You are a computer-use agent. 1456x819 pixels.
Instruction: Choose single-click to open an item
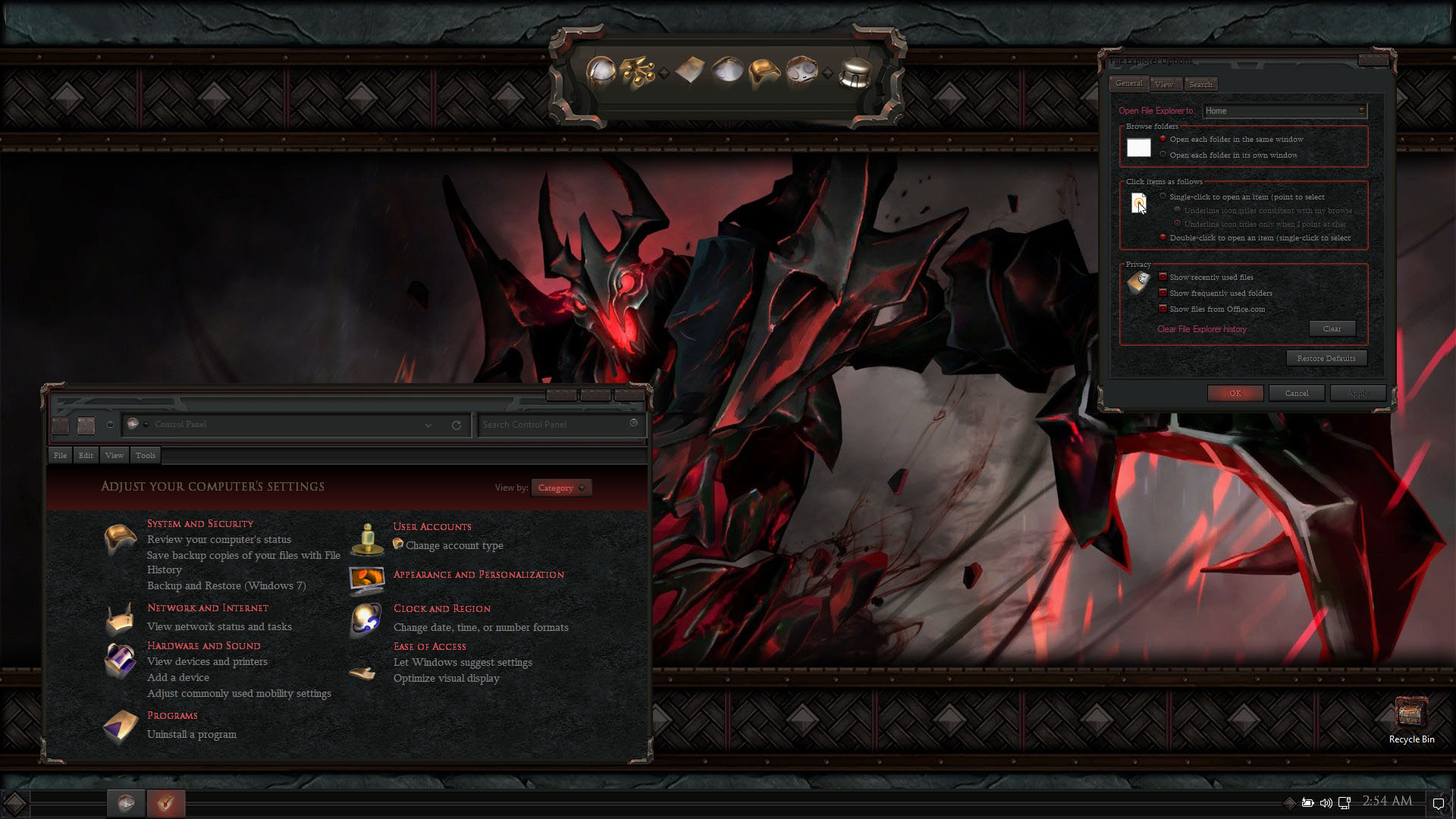coord(1163,196)
